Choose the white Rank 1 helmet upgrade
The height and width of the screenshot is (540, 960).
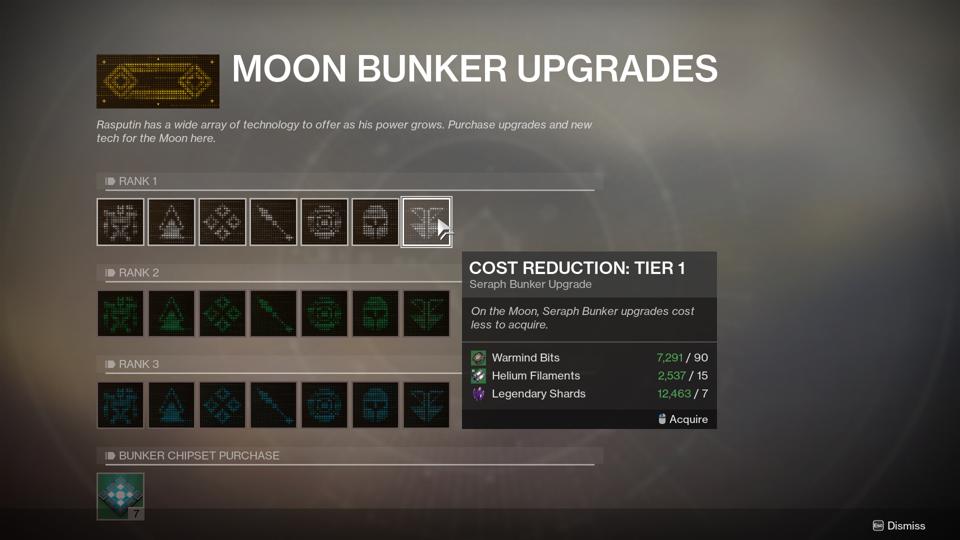tap(375, 221)
